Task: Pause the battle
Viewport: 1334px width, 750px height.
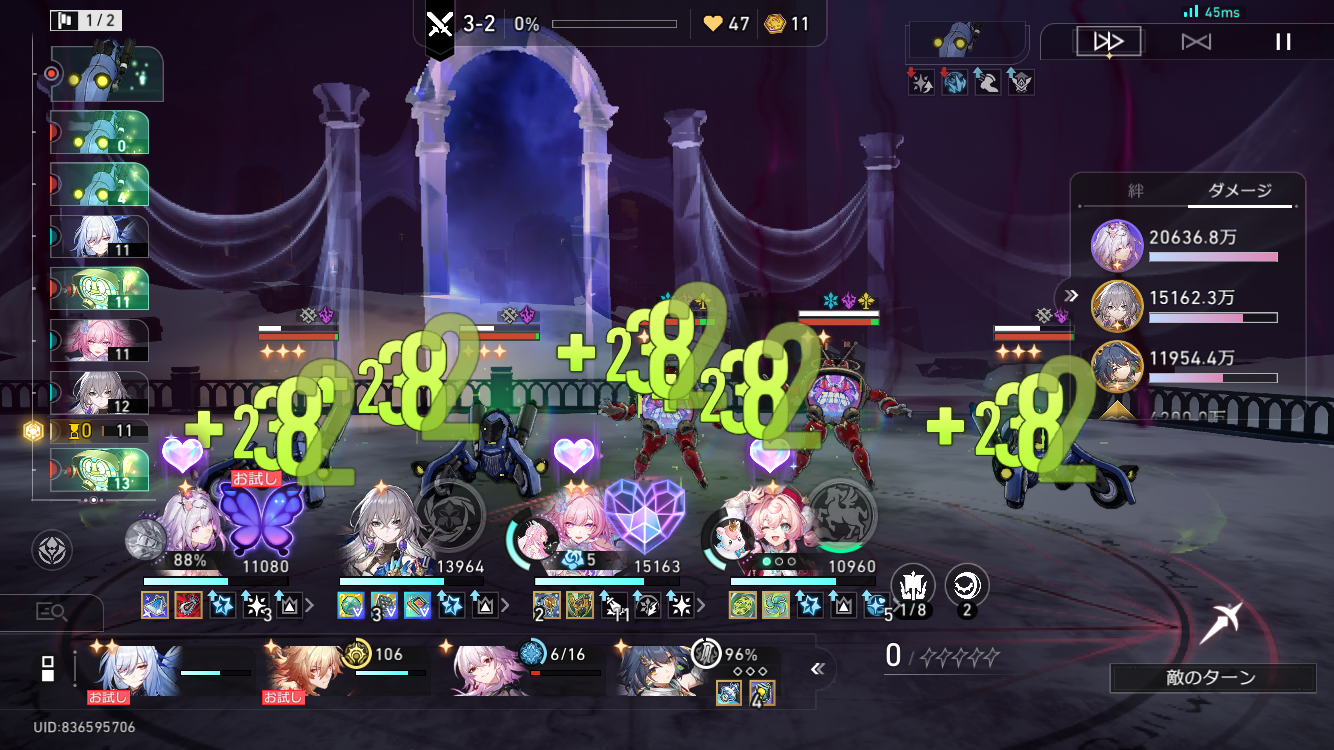Action: point(1283,42)
